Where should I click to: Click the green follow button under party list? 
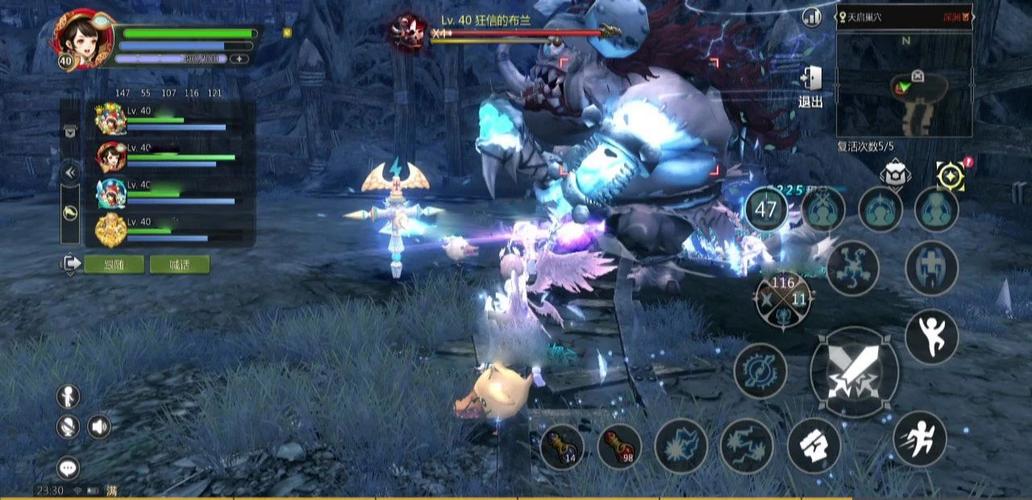click(113, 264)
